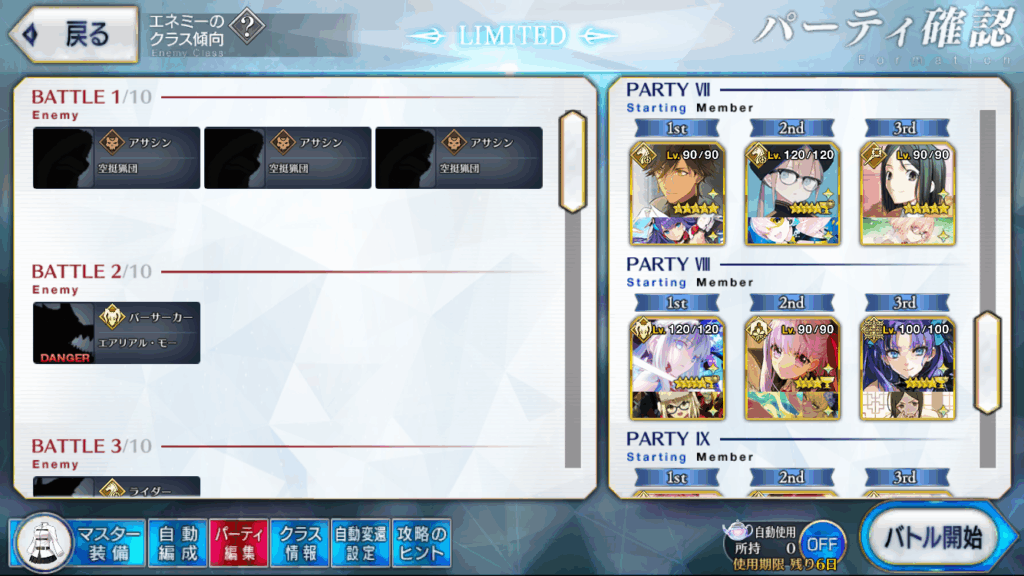The width and height of the screenshot is (1024, 576).
Task: Go back with the 戻る button
Action: pyautogui.click(x=72, y=34)
